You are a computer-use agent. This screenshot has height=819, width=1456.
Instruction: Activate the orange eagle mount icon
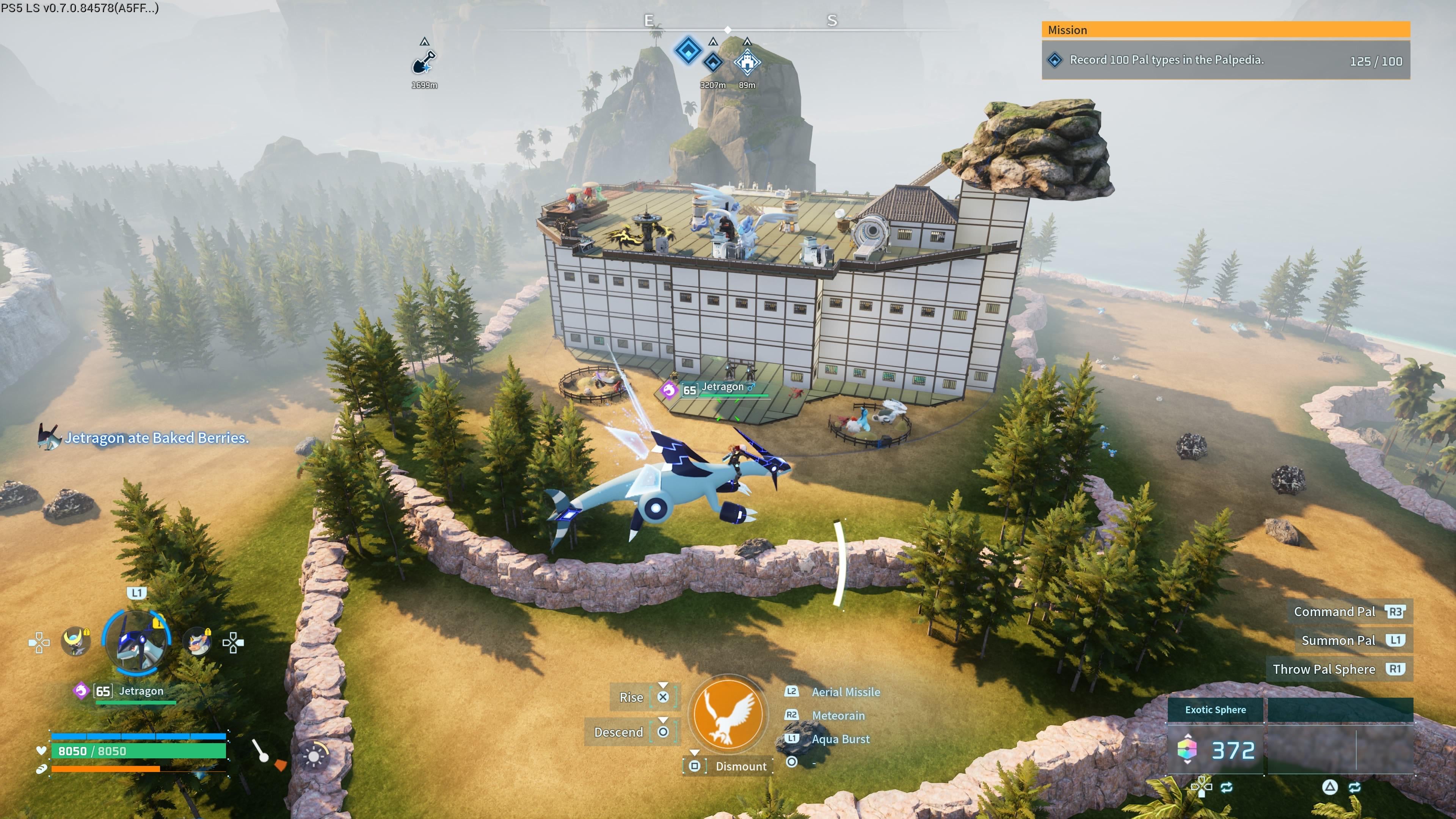(728, 714)
